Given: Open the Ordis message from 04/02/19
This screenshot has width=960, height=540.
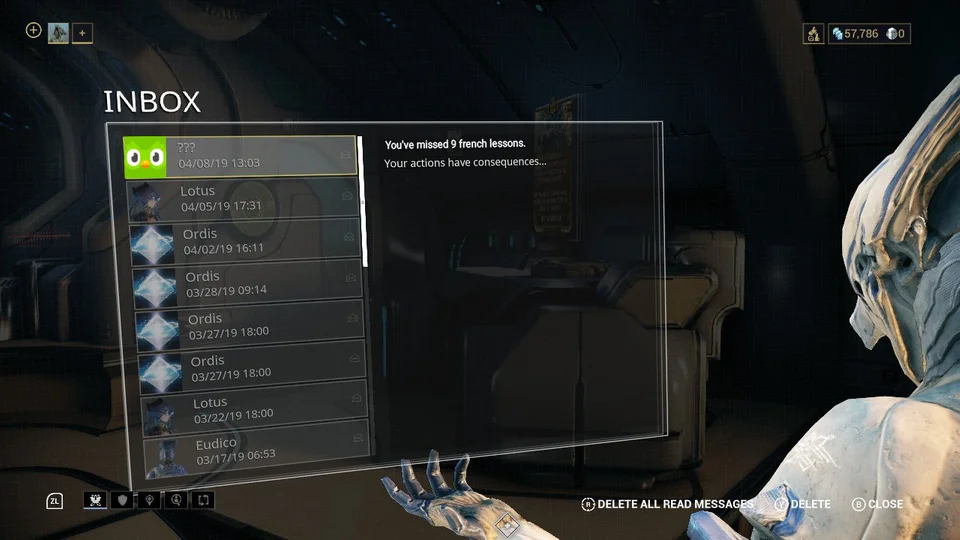Looking at the screenshot, I should [245, 241].
